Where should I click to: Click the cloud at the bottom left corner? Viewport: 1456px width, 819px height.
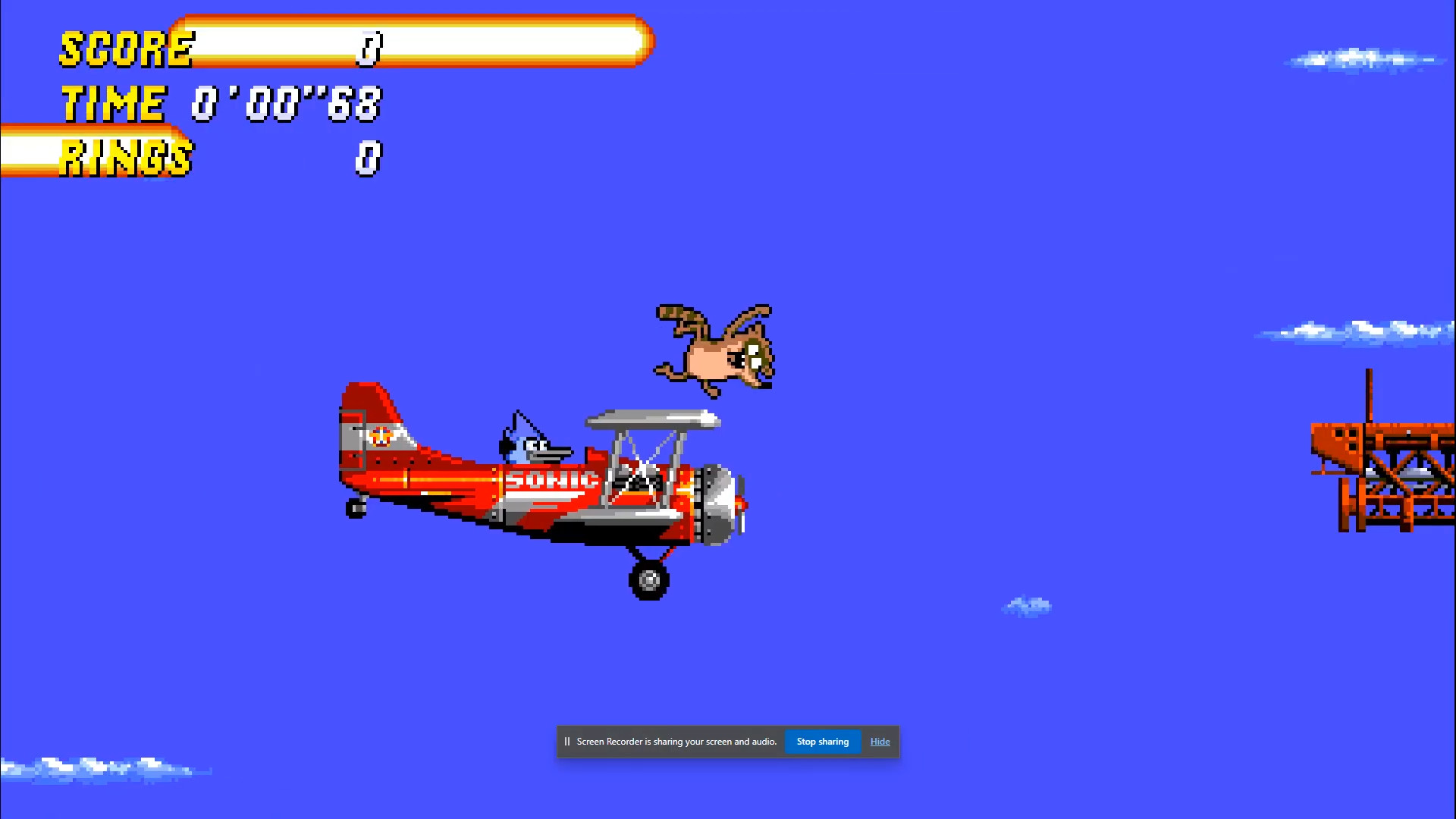[99, 767]
